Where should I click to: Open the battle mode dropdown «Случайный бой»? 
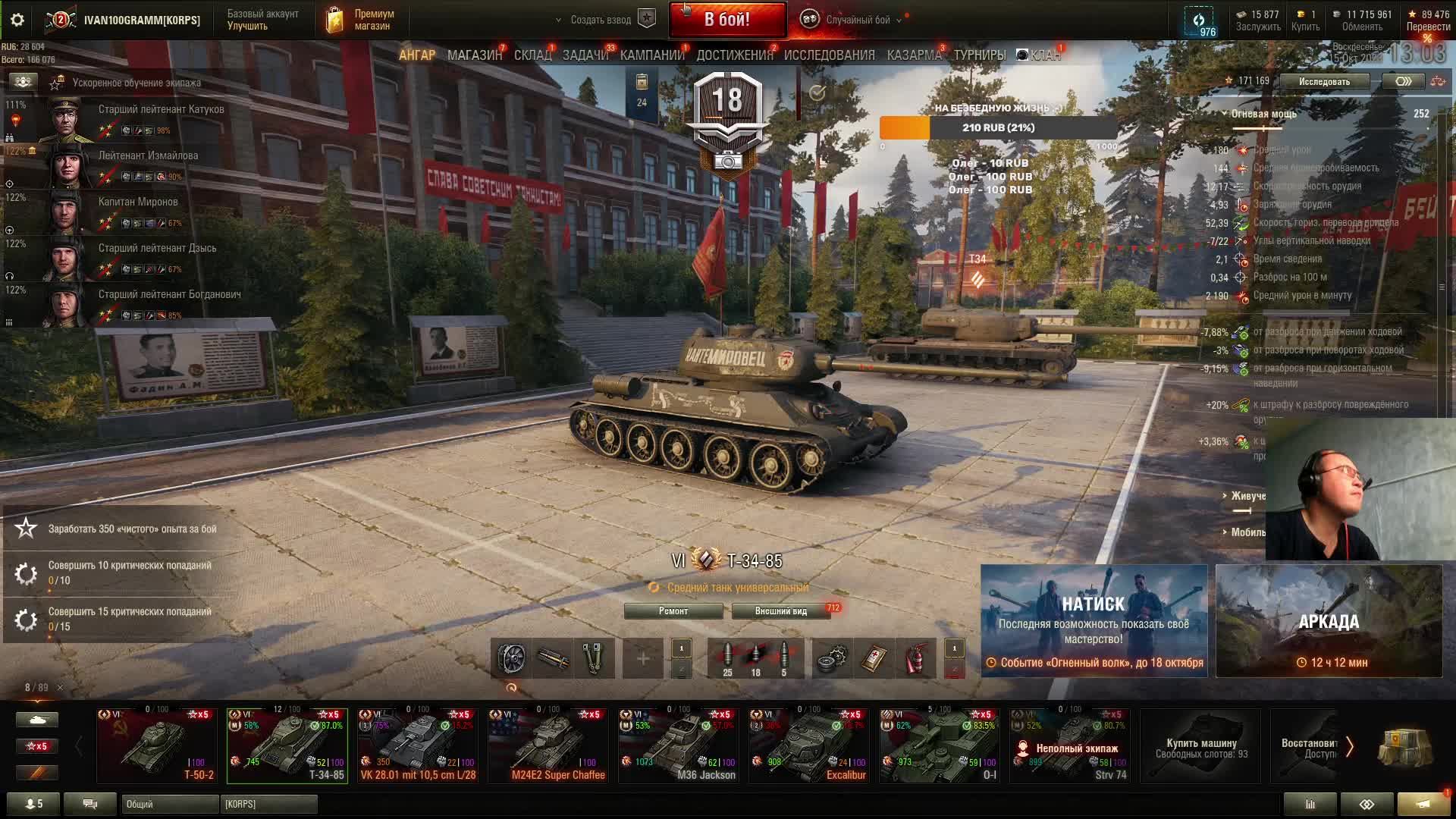(x=857, y=20)
